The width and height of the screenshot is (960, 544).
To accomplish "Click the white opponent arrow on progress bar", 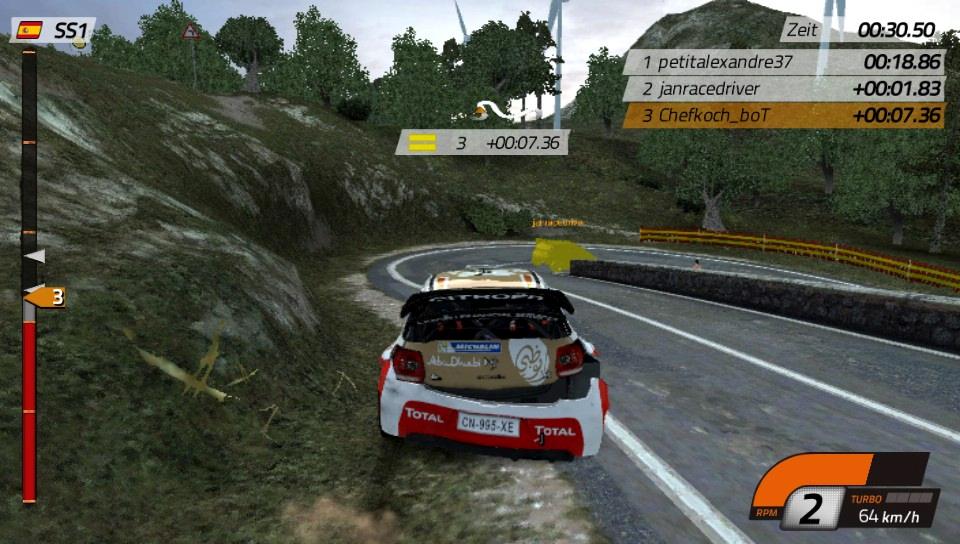I will [x=35, y=257].
